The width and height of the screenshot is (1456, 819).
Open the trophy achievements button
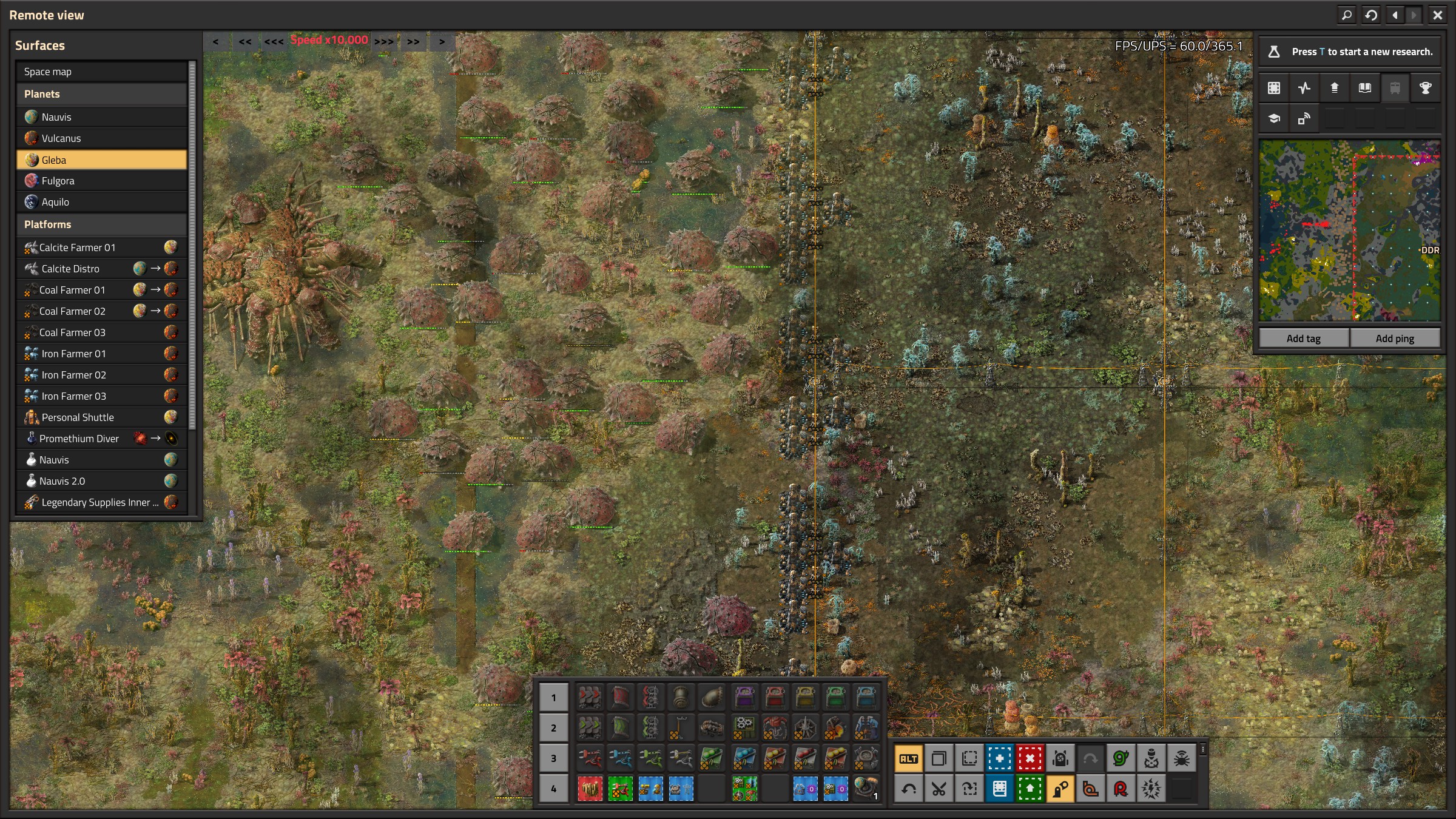tap(1425, 88)
